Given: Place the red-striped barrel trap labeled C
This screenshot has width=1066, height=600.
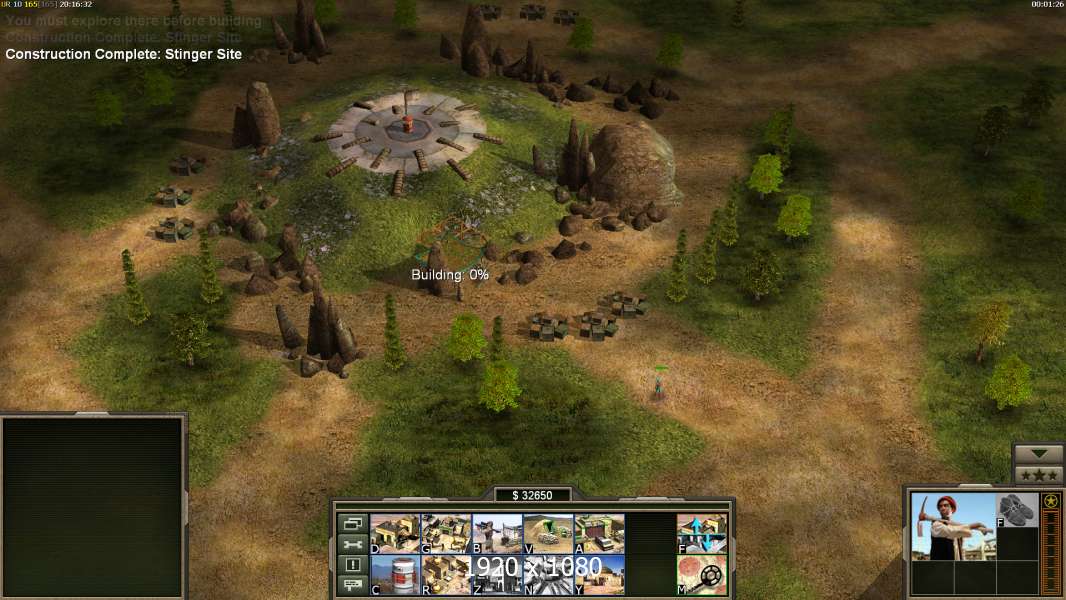Looking at the screenshot, I should click(x=395, y=575).
